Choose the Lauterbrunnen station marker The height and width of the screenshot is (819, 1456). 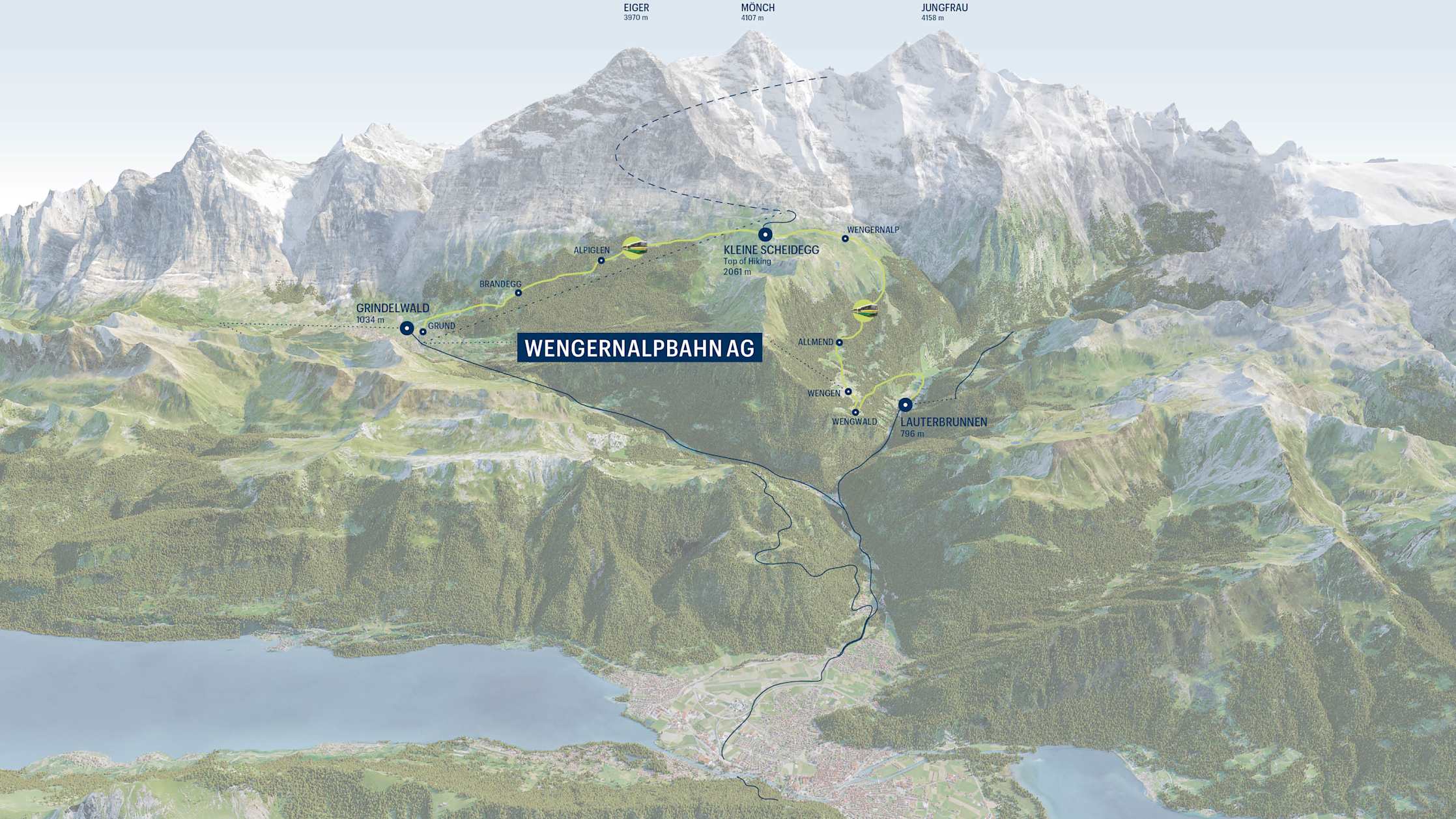[905, 405]
